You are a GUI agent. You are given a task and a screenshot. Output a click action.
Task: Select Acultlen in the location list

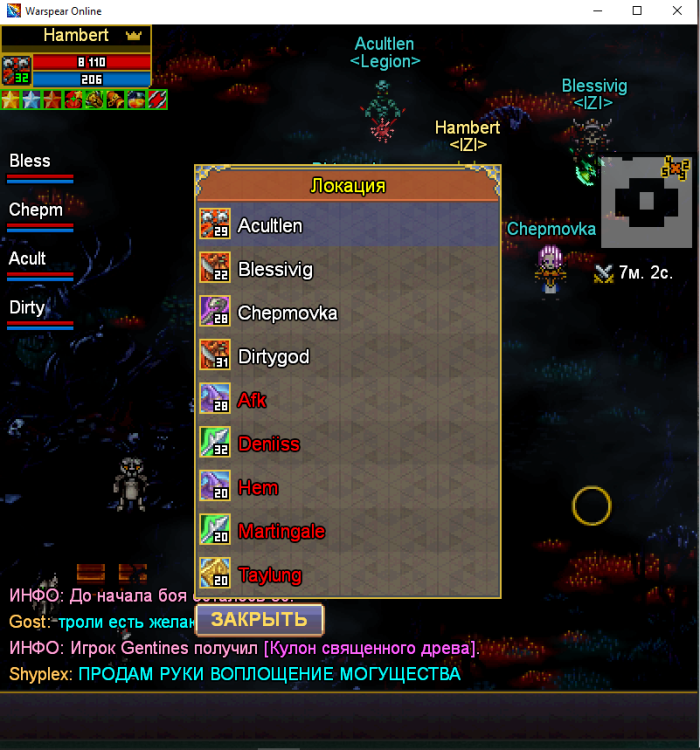(347, 226)
